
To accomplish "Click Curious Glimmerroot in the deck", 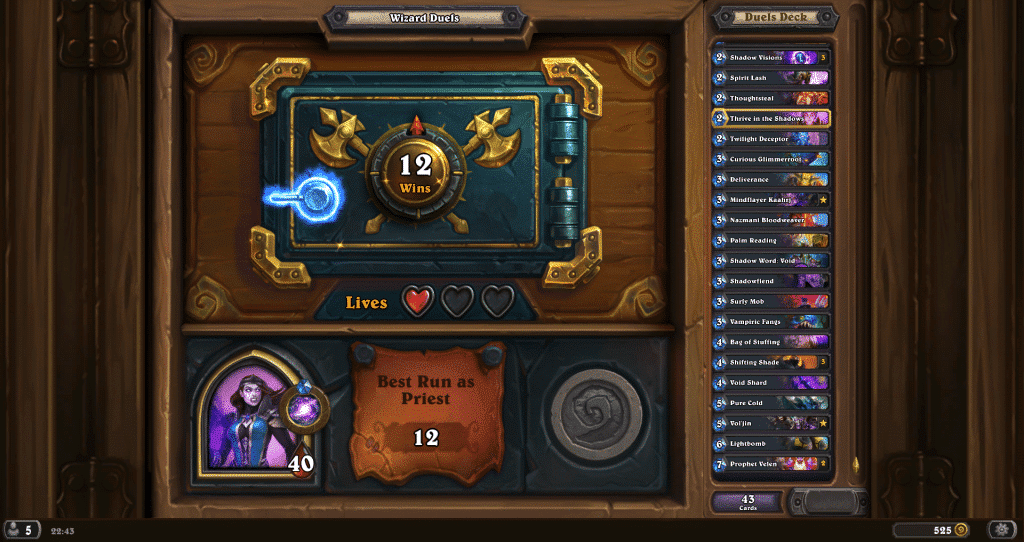I will coord(770,159).
